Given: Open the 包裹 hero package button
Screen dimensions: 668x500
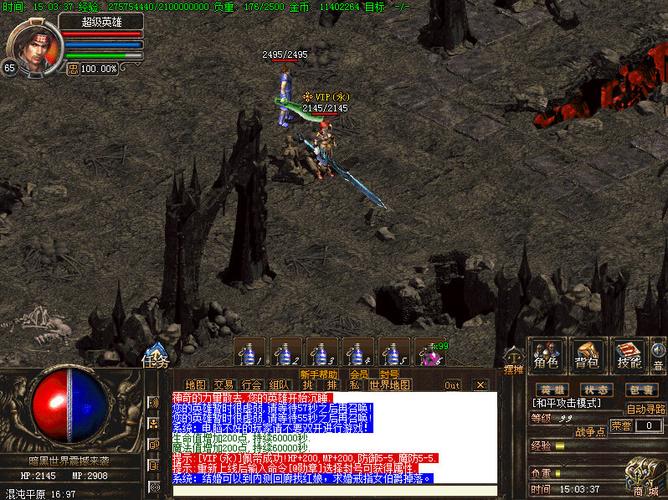Looking at the screenshot, I should click(x=642, y=389).
